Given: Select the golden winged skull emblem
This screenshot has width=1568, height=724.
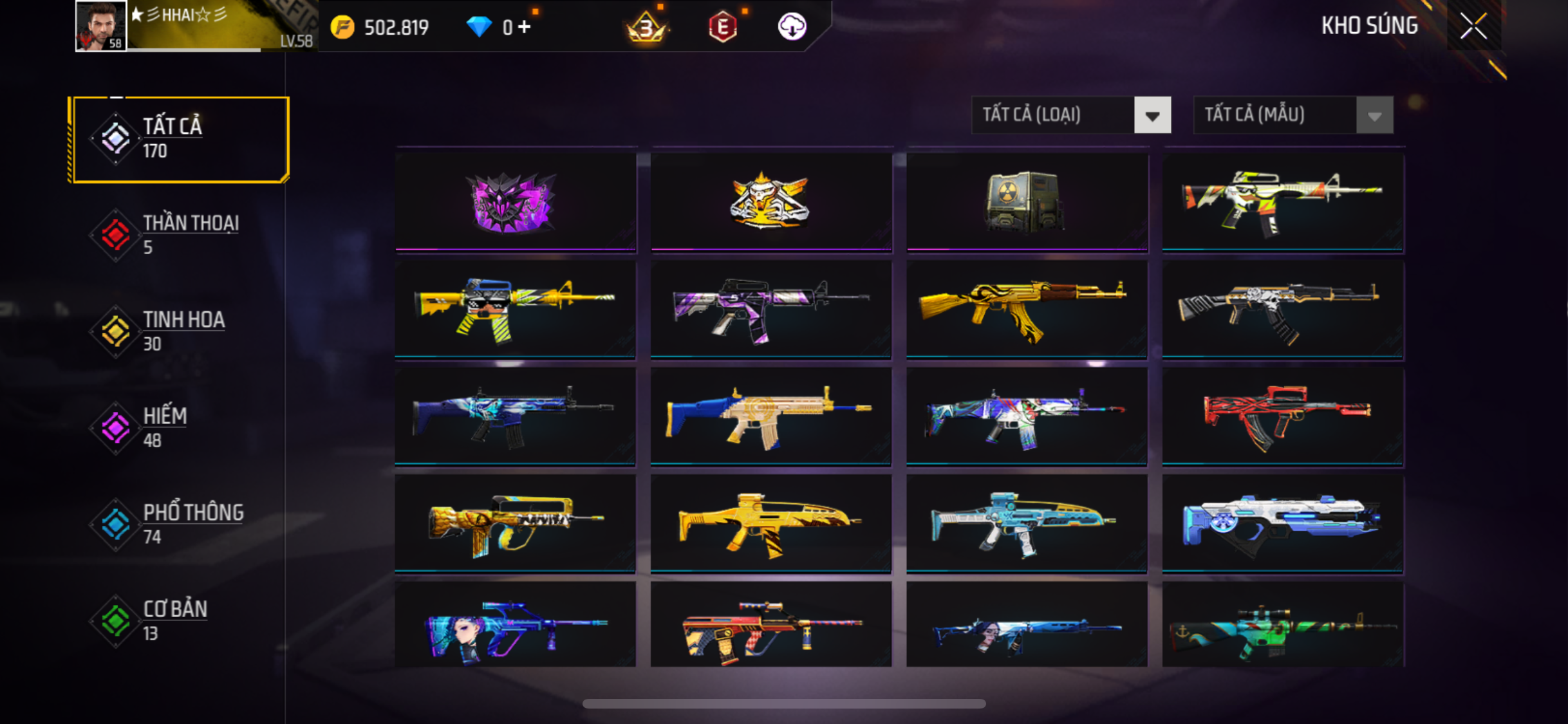Looking at the screenshot, I should pyautogui.click(x=770, y=201).
